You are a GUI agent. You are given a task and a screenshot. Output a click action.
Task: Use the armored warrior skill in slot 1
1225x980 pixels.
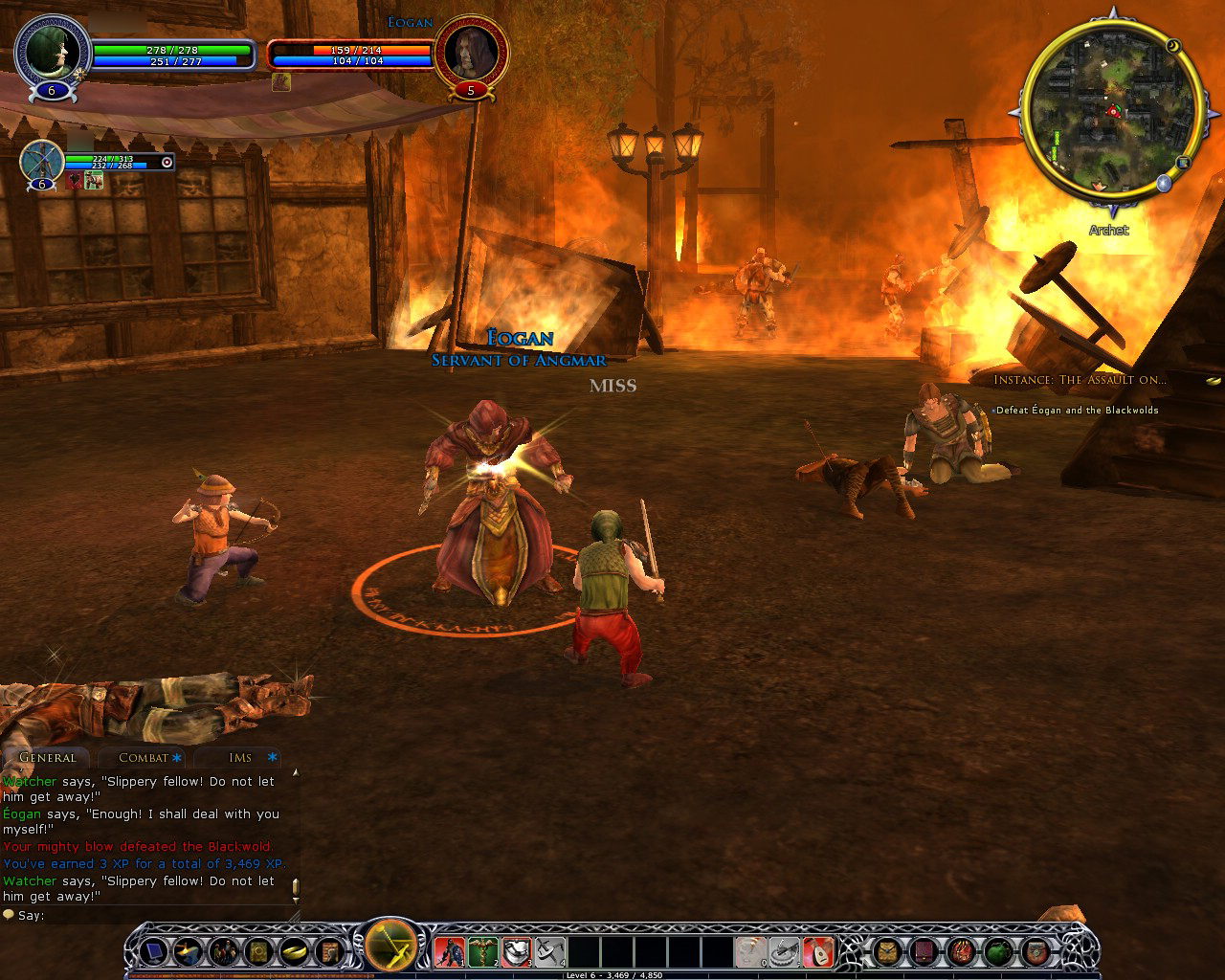pos(450,951)
